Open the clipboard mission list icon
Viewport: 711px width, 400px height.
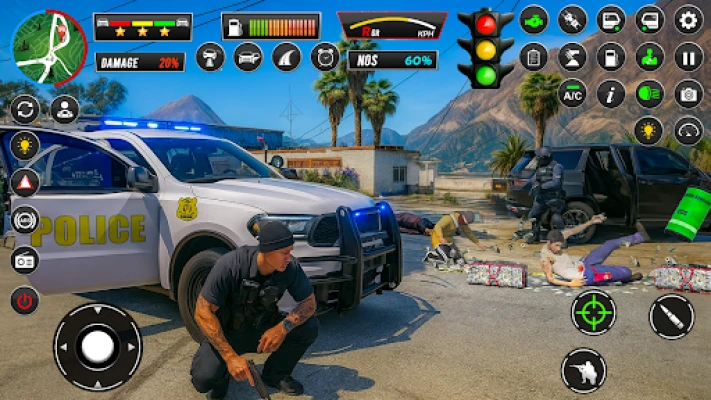(534, 57)
